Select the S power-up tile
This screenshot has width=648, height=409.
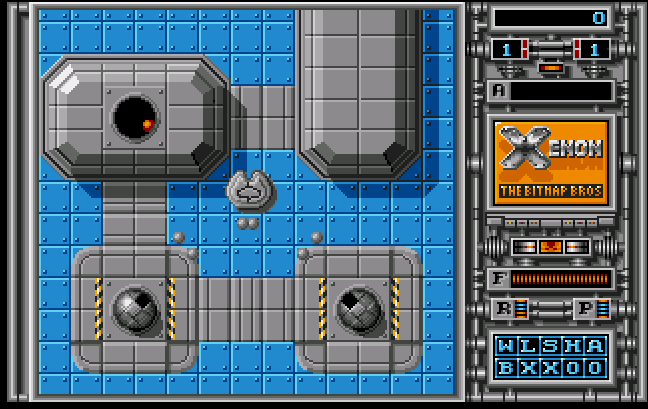pyautogui.click(x=551, y=346)
